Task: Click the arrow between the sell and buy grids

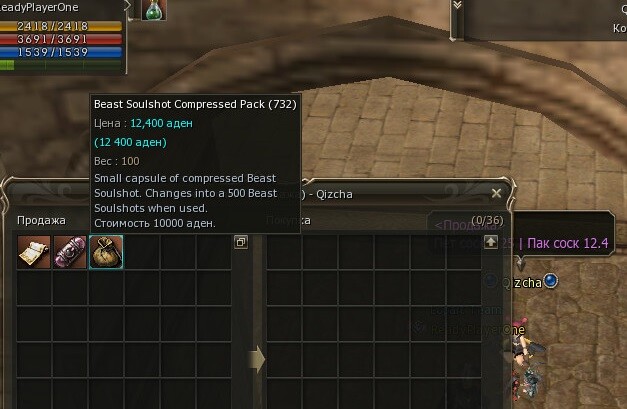Action: click(256, 357)
